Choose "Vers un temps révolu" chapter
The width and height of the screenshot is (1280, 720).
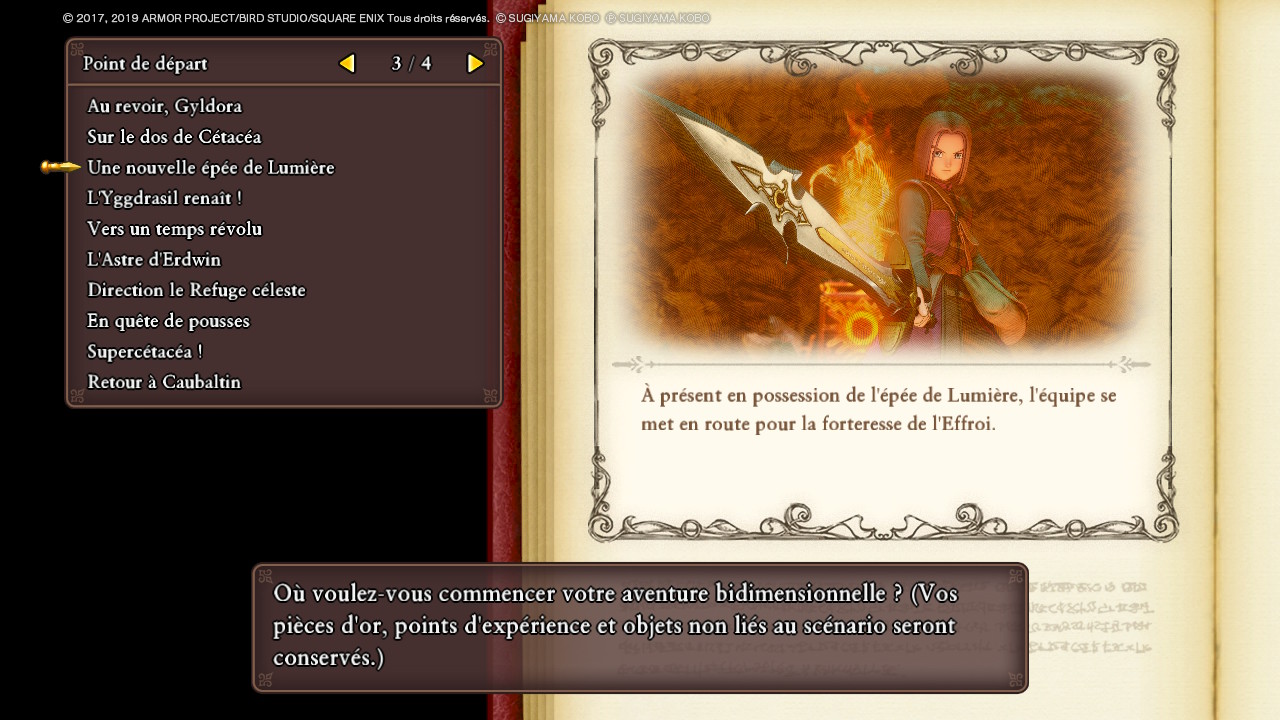[x=174, y=229]
